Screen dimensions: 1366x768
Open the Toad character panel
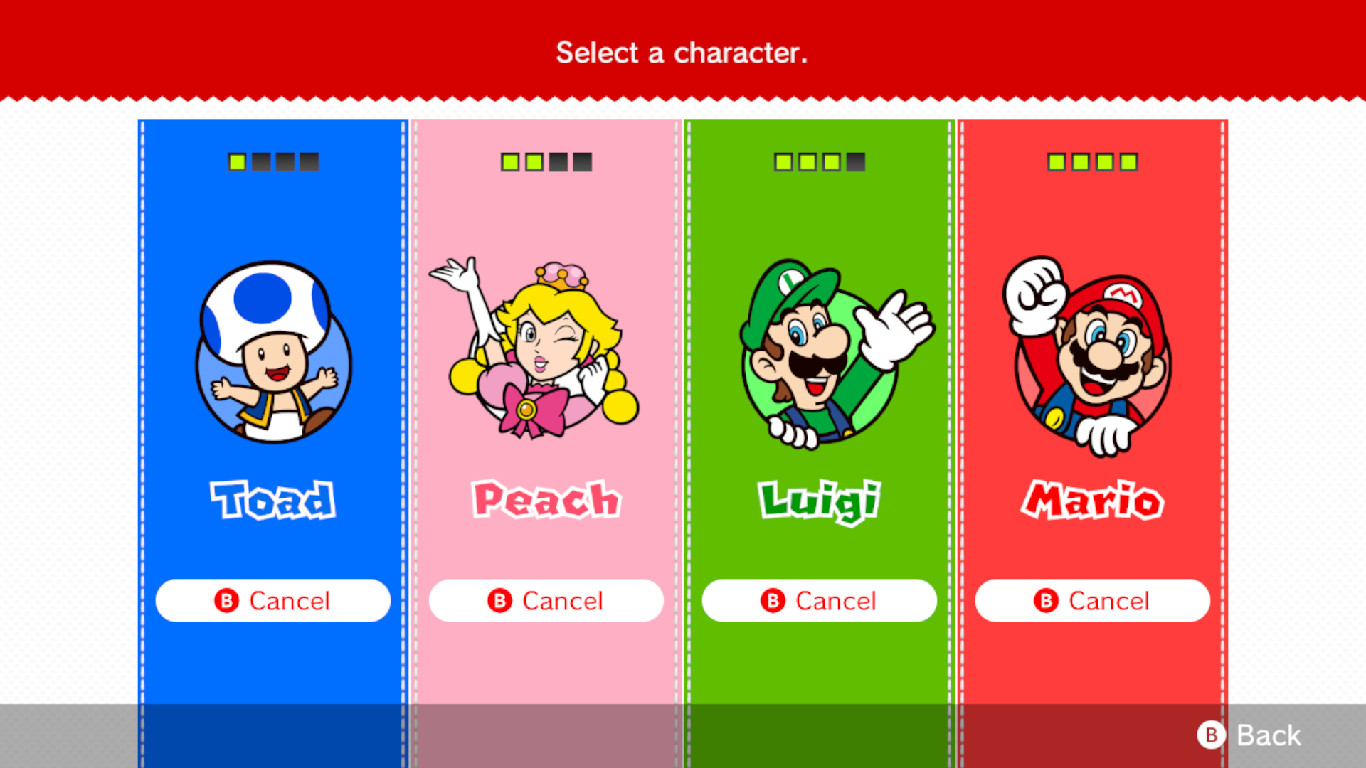click(x=272, y=400)
